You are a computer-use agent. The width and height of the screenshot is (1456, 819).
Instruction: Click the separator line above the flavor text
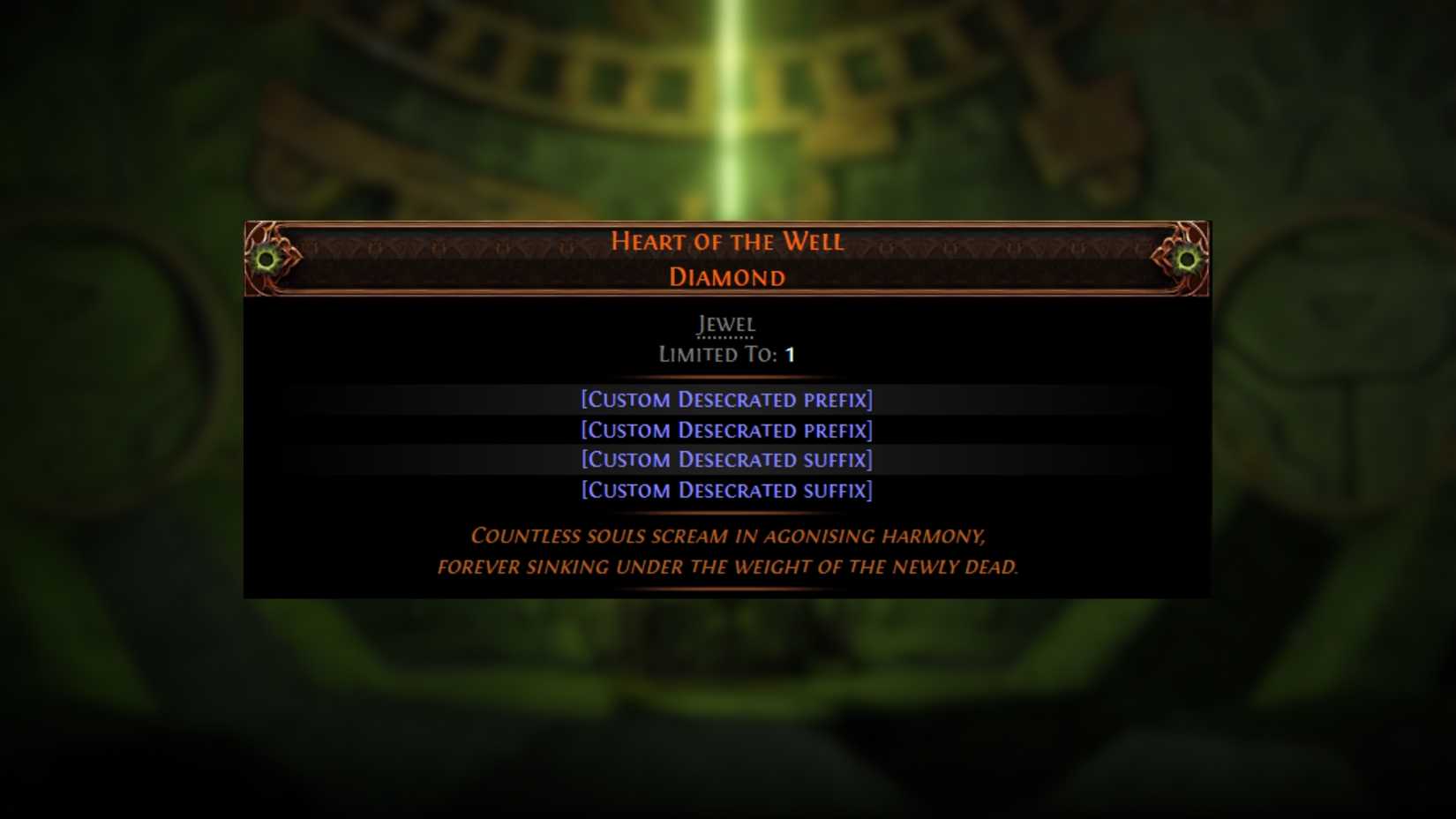[x=726, y=514]
